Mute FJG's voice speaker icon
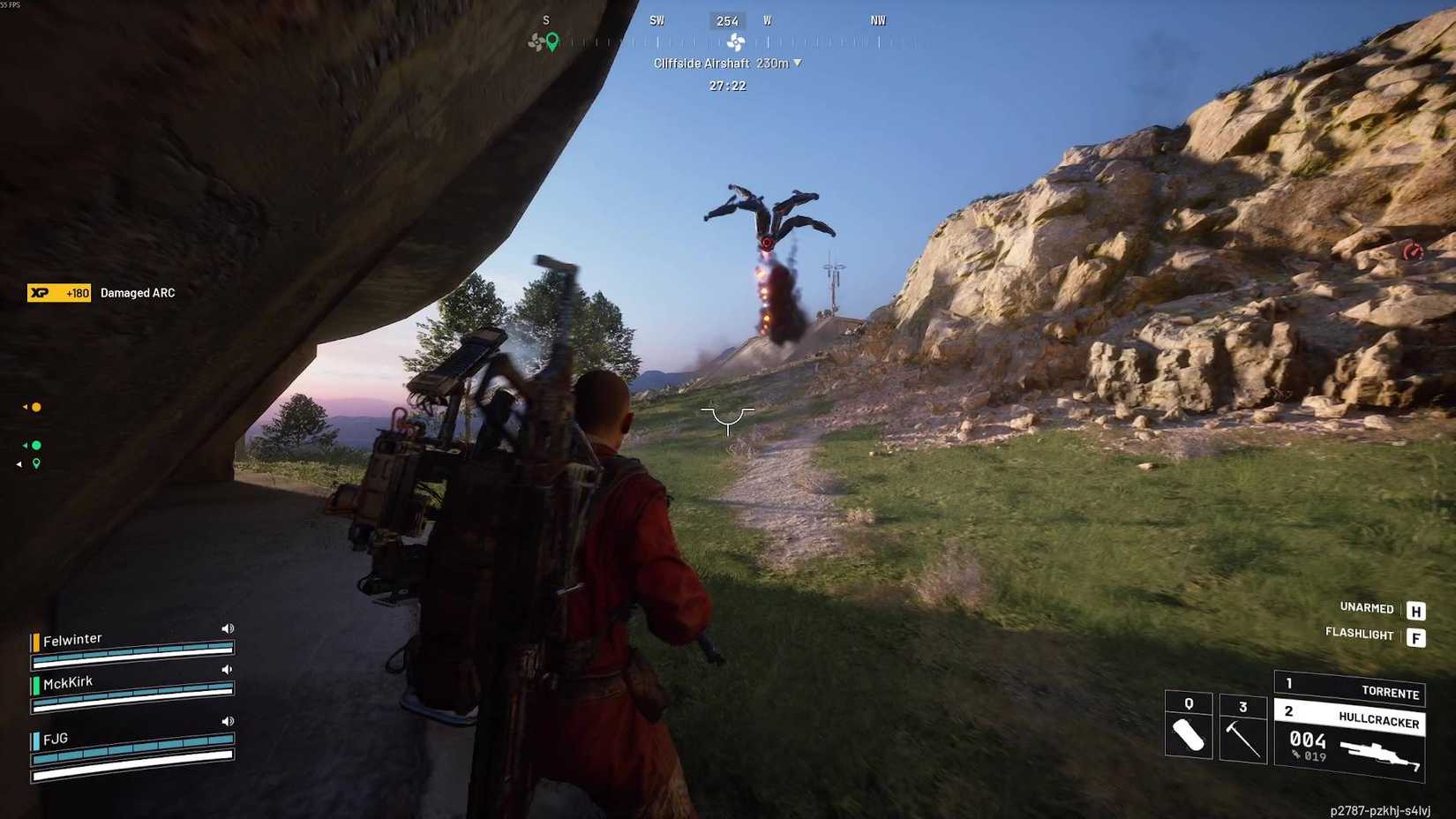 tap(229, 720)
